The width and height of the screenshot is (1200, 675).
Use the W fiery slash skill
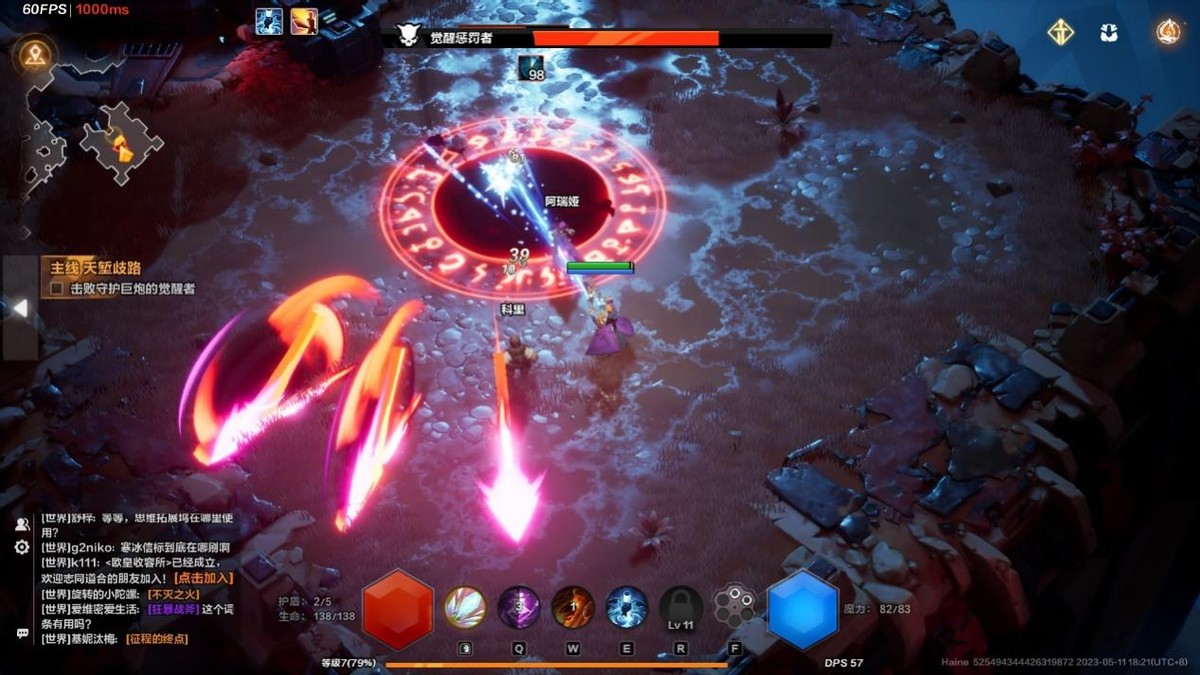573,607
